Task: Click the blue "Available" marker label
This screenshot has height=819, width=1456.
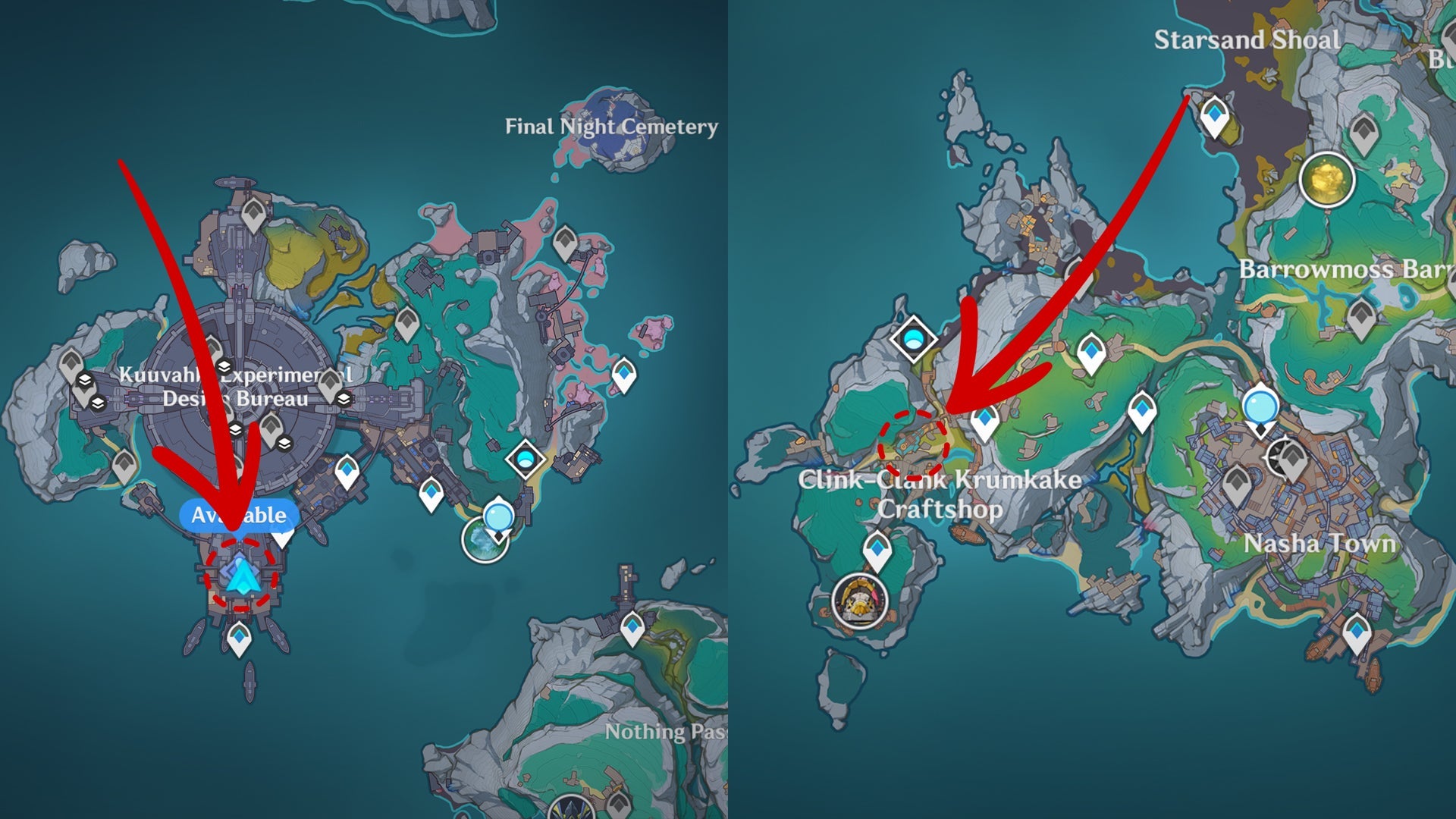Action: point(239,516)
